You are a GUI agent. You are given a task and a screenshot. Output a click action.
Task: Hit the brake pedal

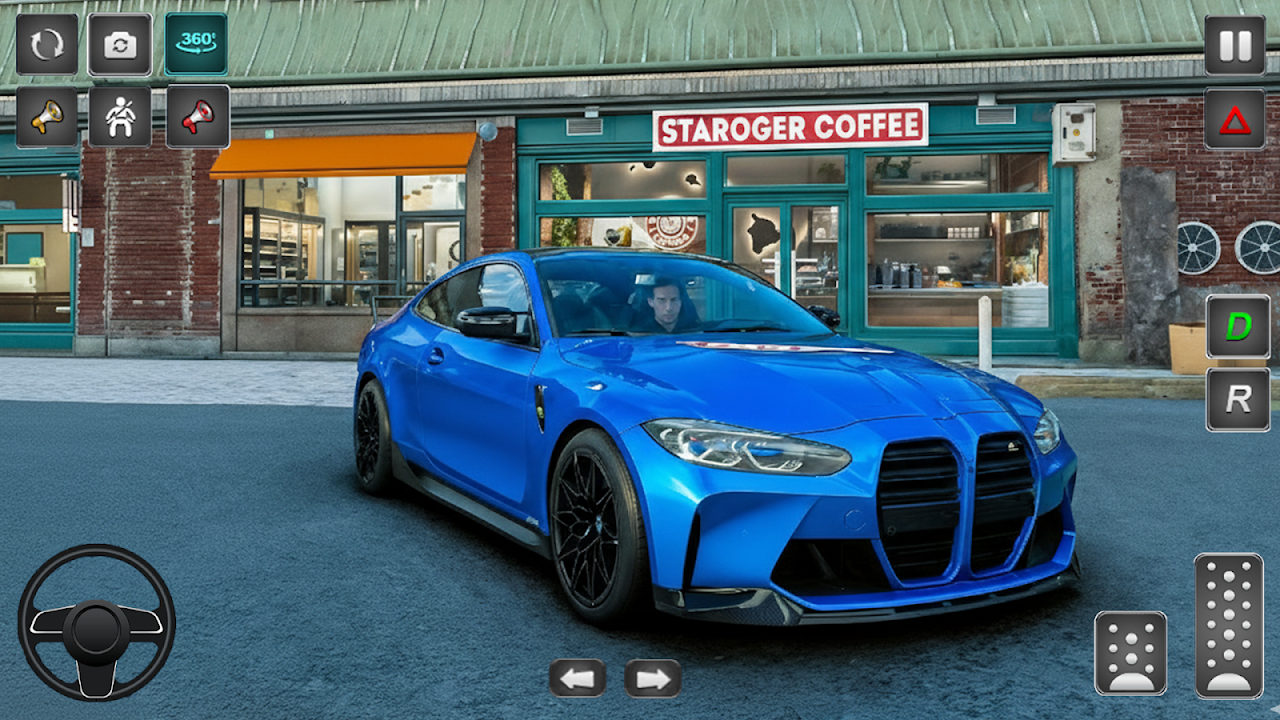pyautogui.click(x=1131, y=653)
